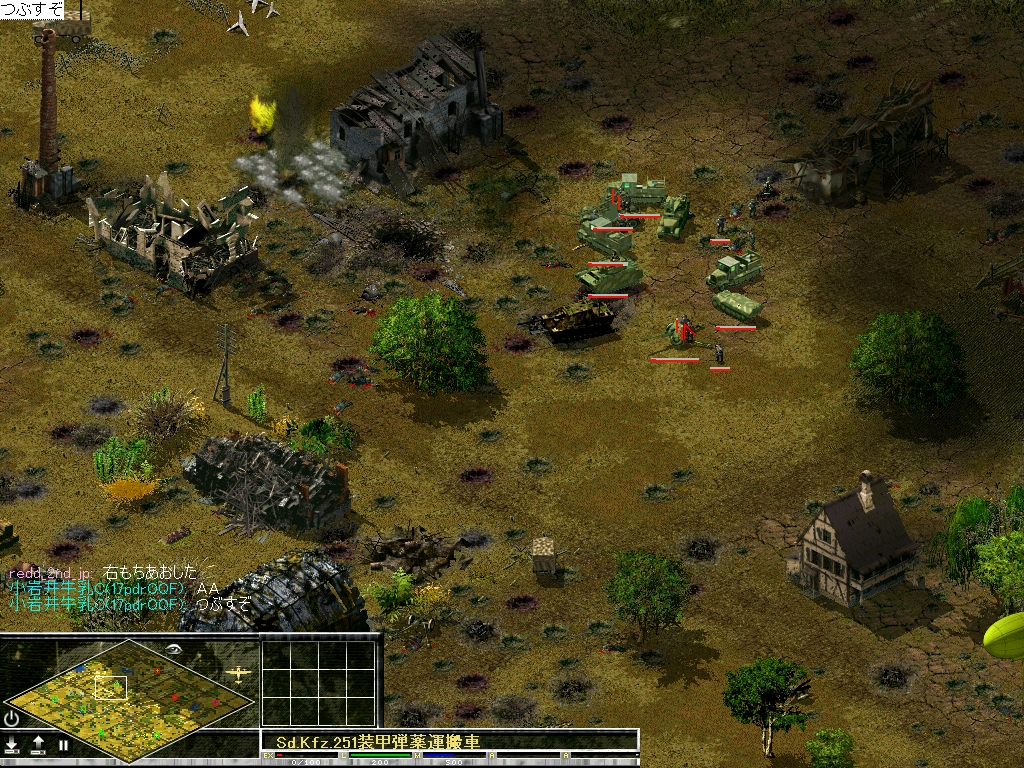This screenshot has height=768, width=1024.
Task: Click the down-arrow save icon
Action: (12, 745)
